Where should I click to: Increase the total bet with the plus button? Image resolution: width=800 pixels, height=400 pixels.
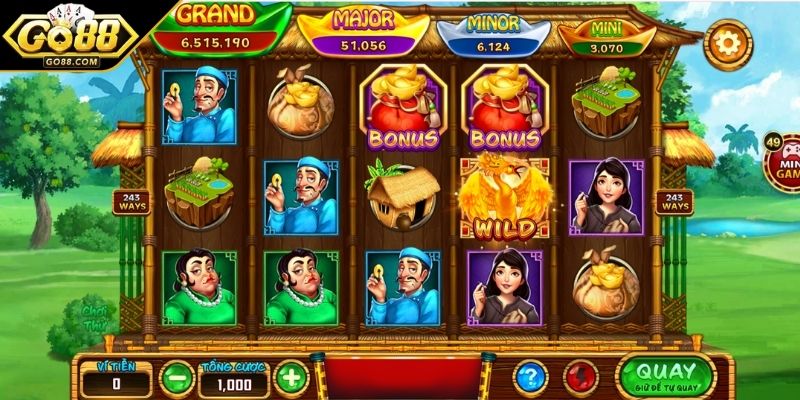tap(291, 378)
